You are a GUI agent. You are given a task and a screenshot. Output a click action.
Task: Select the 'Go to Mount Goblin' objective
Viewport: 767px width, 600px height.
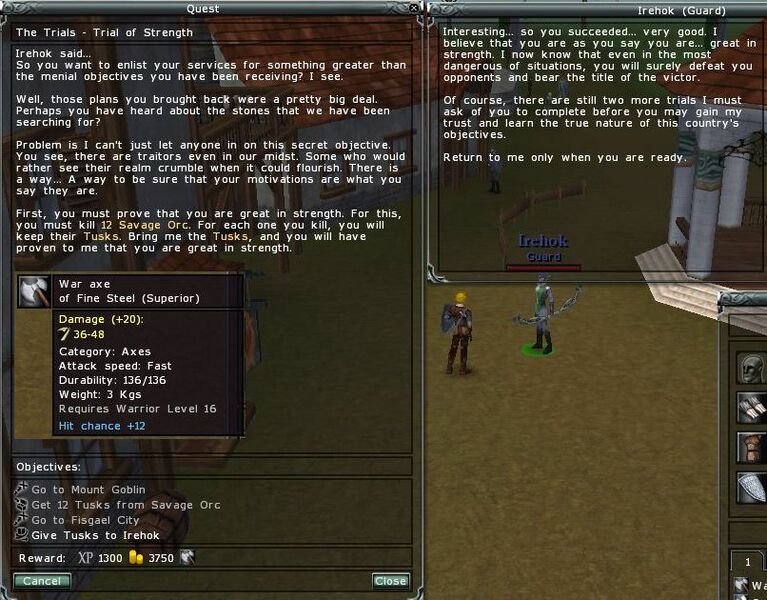coord(88,490)
